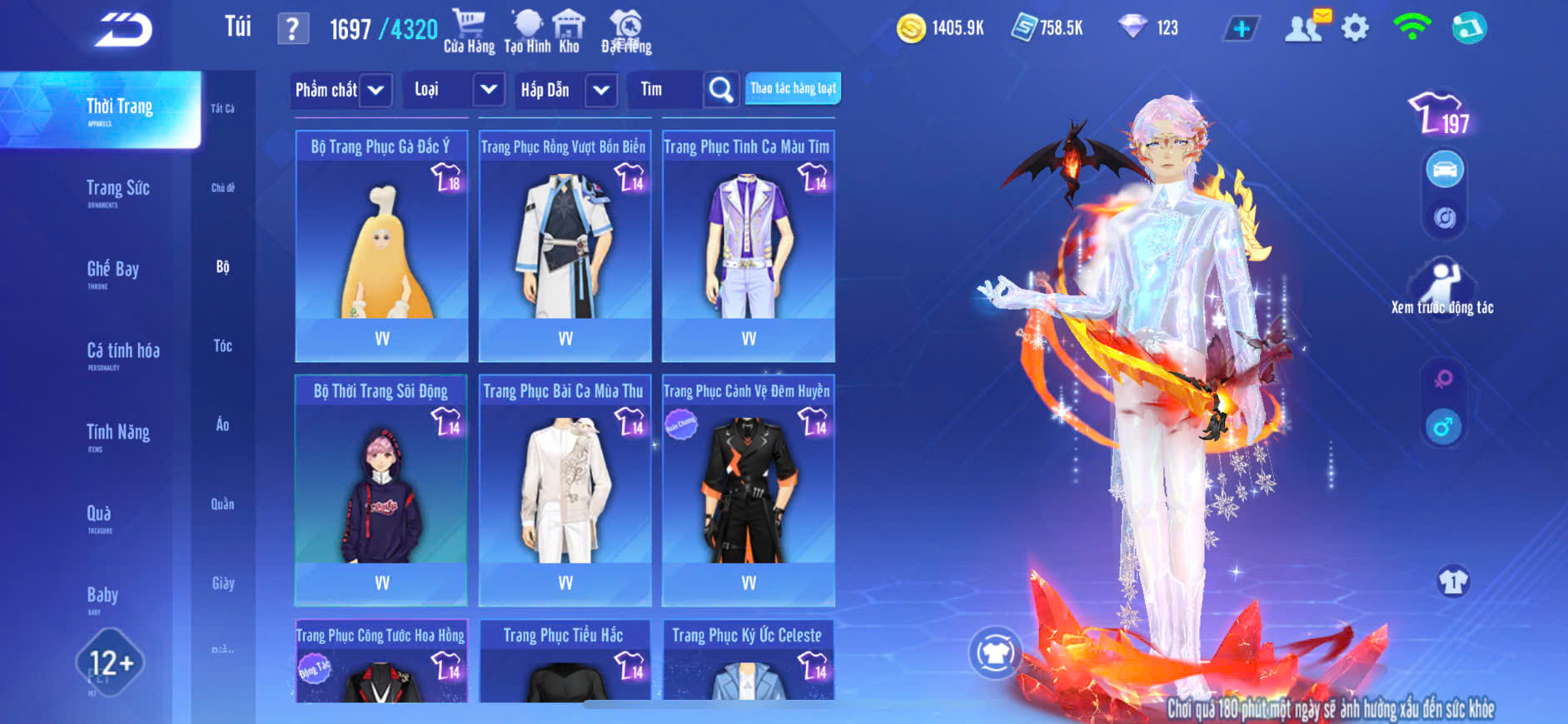This screenshot has height=724, width=1568.
Task: Click the magnifying glass search button
Action: click(x=721, y=90)
